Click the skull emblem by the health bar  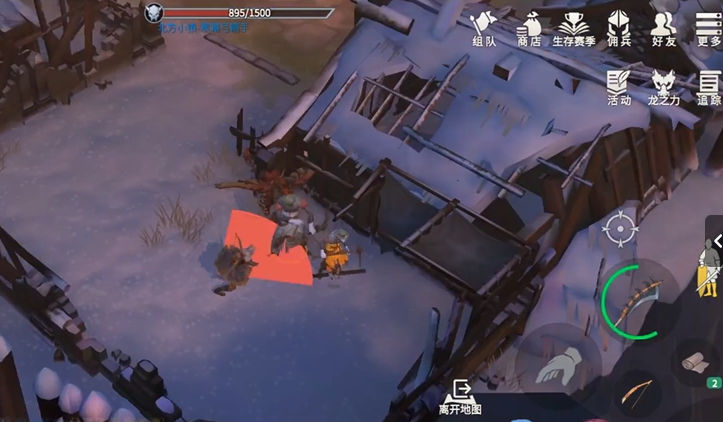(154, 13)
